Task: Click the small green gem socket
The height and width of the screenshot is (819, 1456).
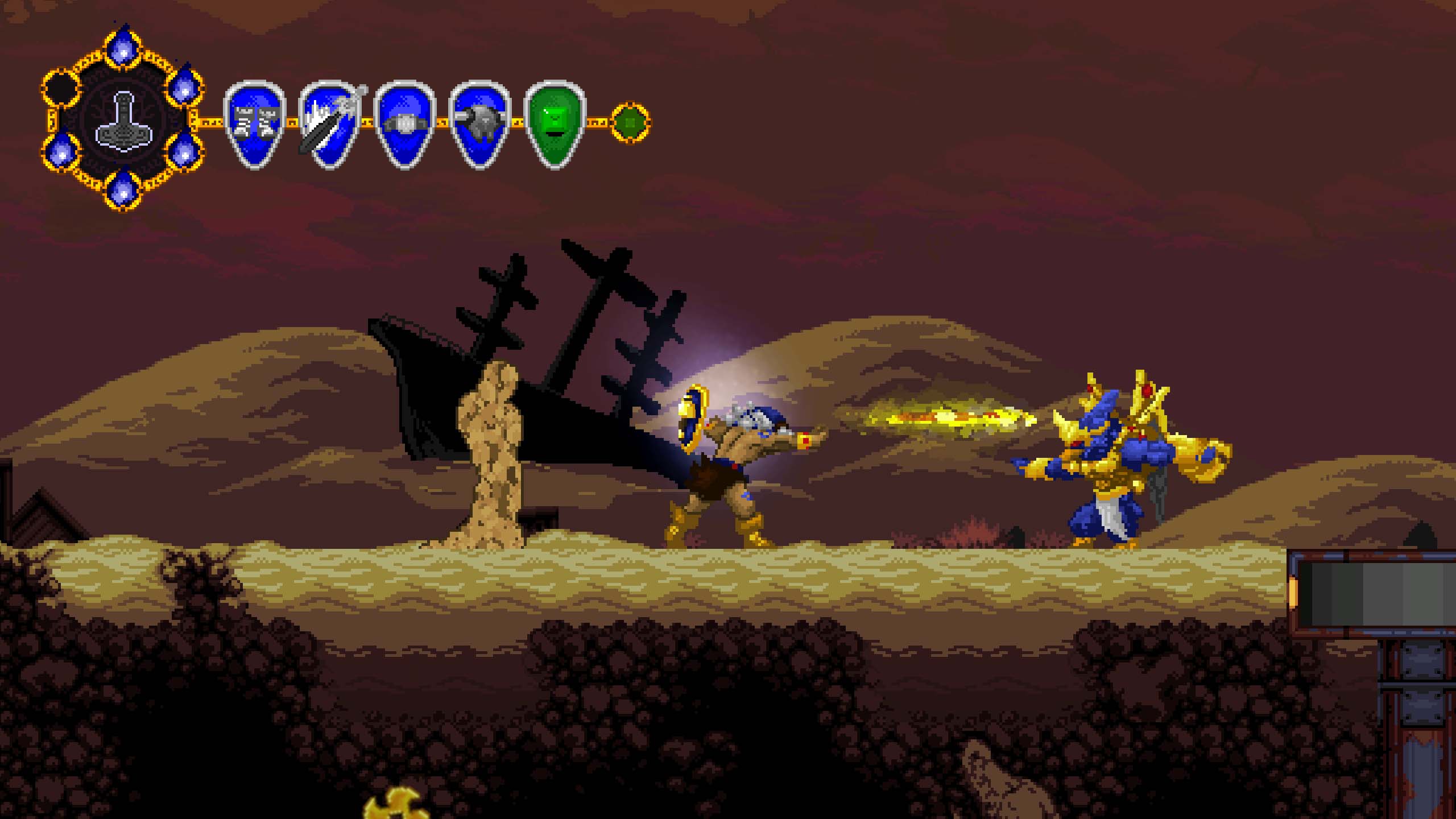Action: [x=630, y=122]
